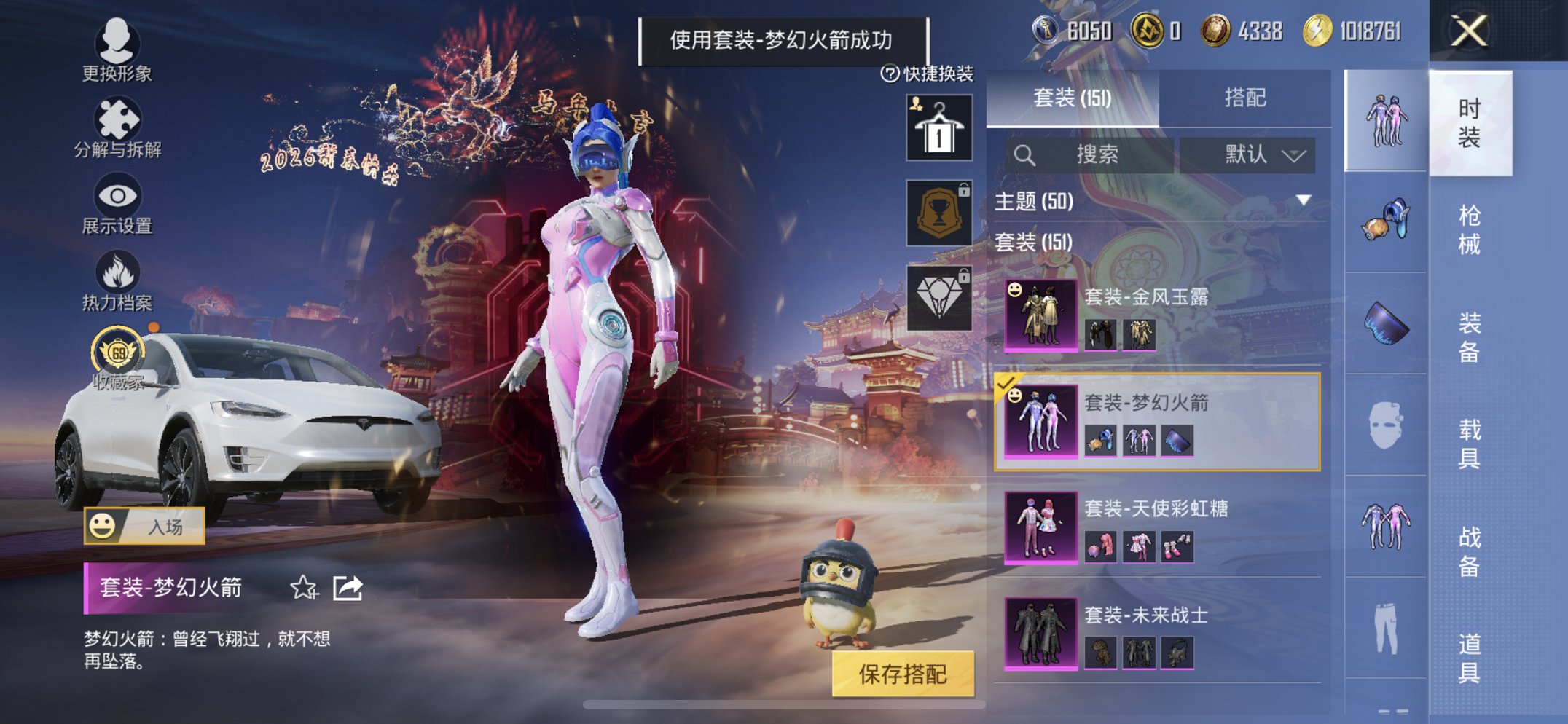Image resolution: width=1568 pixels, height=724 pixels.
Task: Open the outfit slot hanger icon
Action: pyautogui.click(x=938, y=127)
